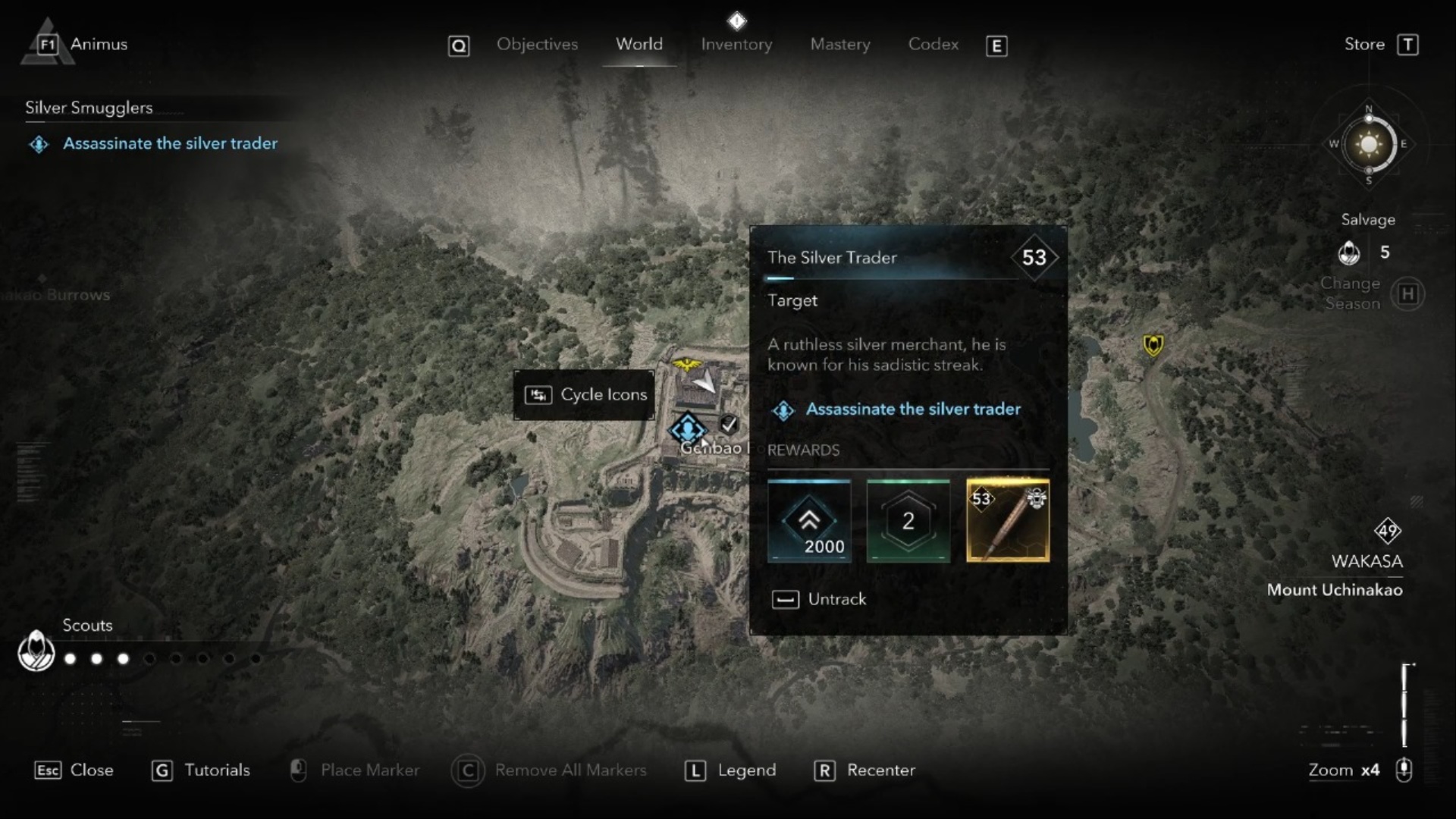Select the 2000 XP reward tile
Viewport: 1456px width, 819px height.
coord(808,521)
